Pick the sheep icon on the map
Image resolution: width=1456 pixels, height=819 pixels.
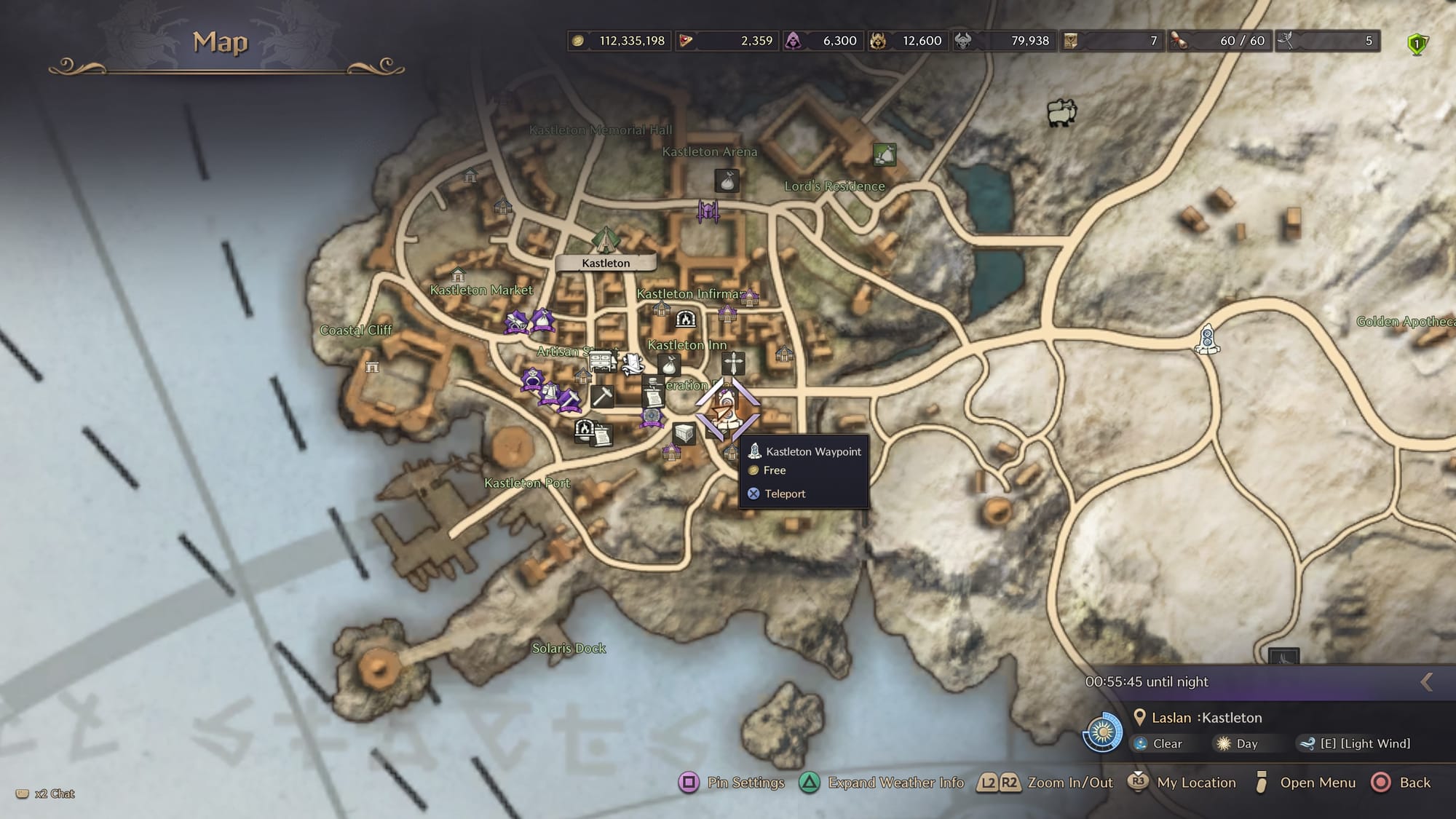tap(1061, 113)
